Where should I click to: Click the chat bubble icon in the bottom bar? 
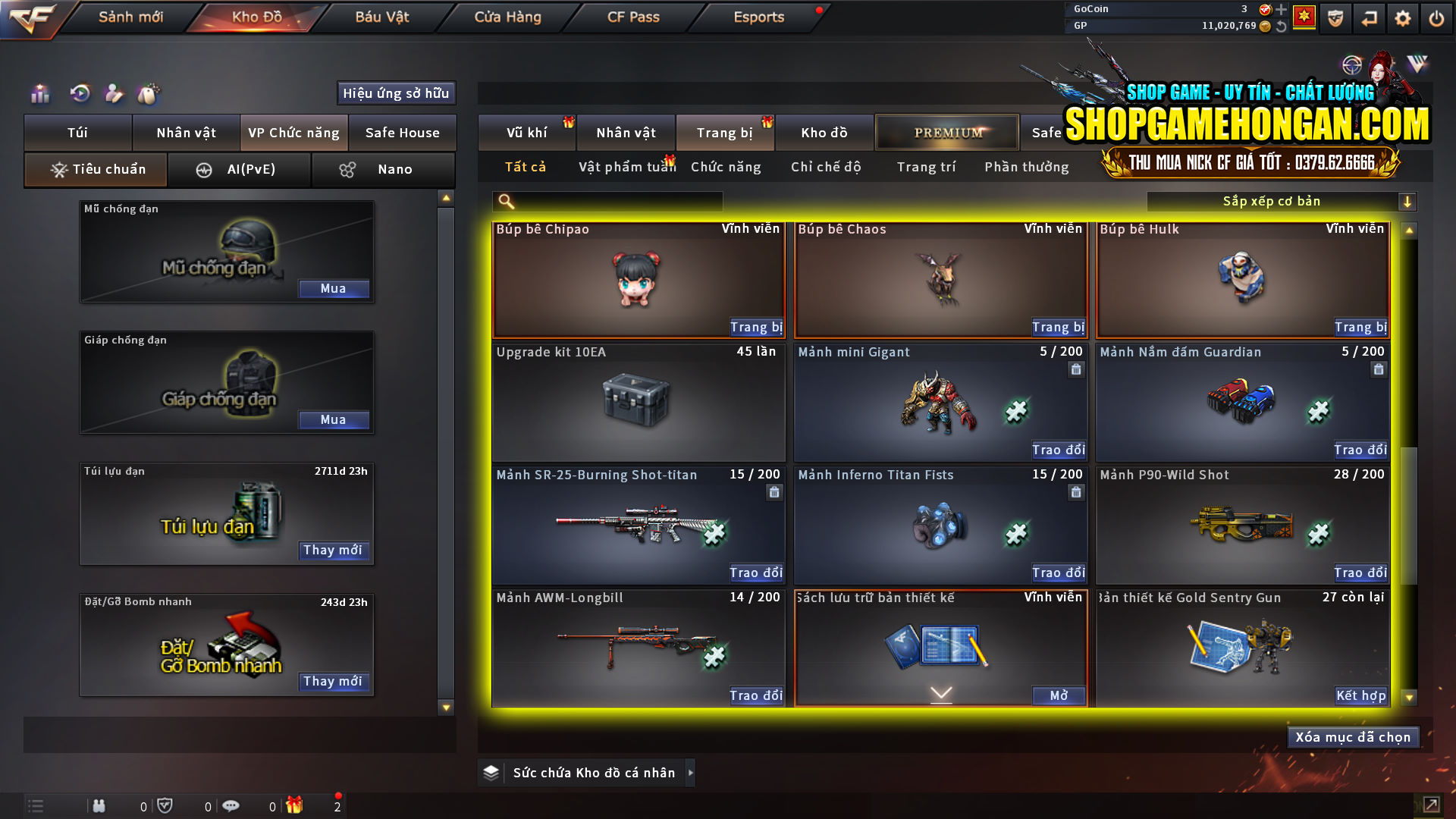point(231,805)
